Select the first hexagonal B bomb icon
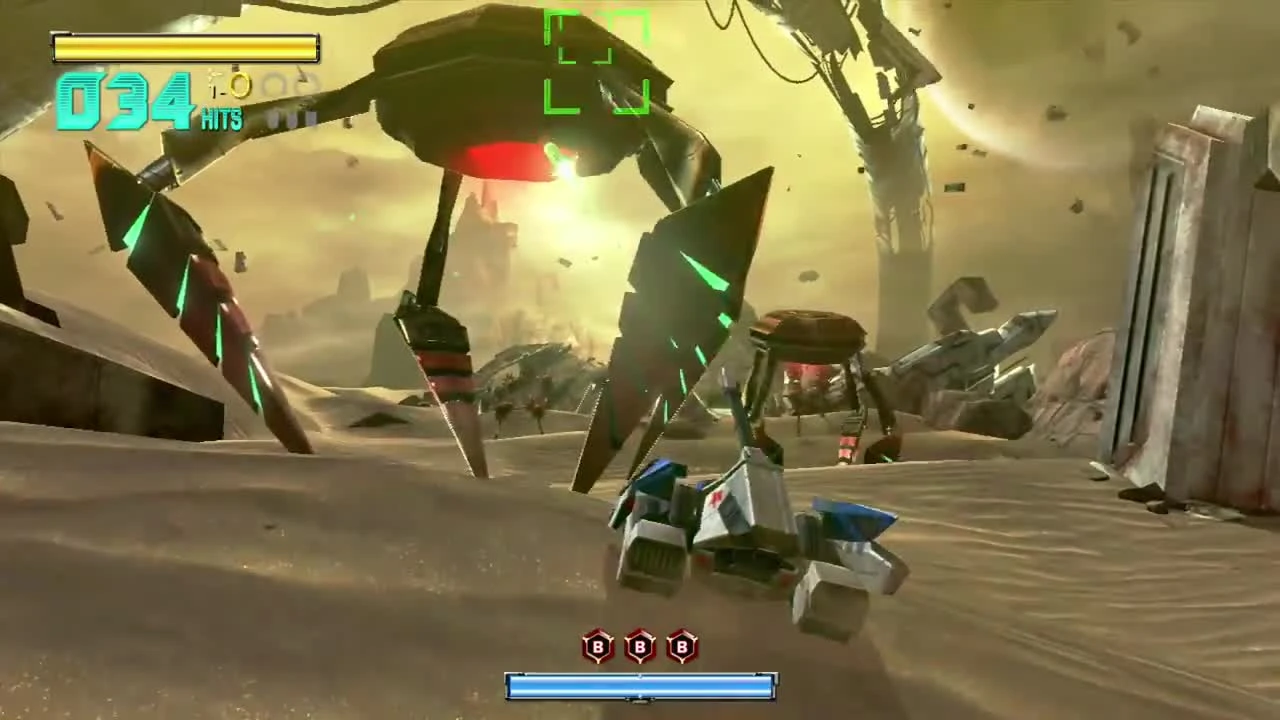The height and width of the screenshot is (720, 1280). pos(597,648)
